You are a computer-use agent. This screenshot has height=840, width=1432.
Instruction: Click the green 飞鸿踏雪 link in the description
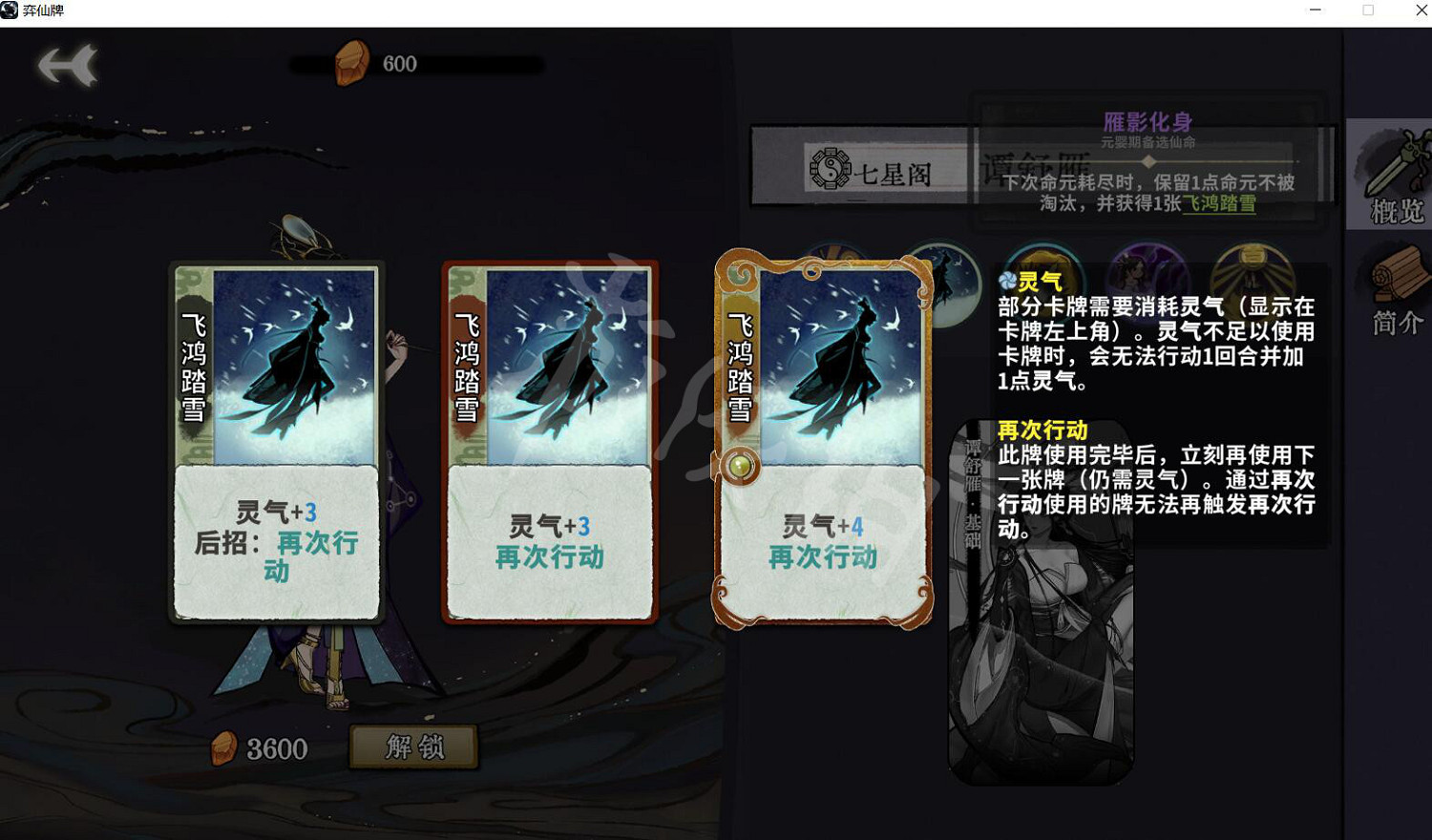pos(1219,205)
